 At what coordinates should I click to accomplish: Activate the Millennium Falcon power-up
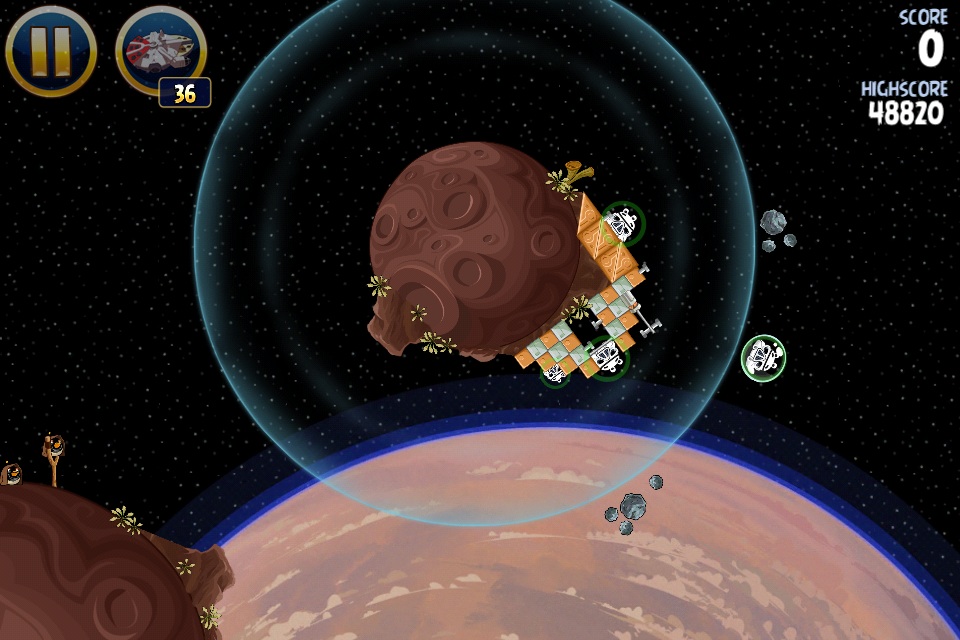160,50
